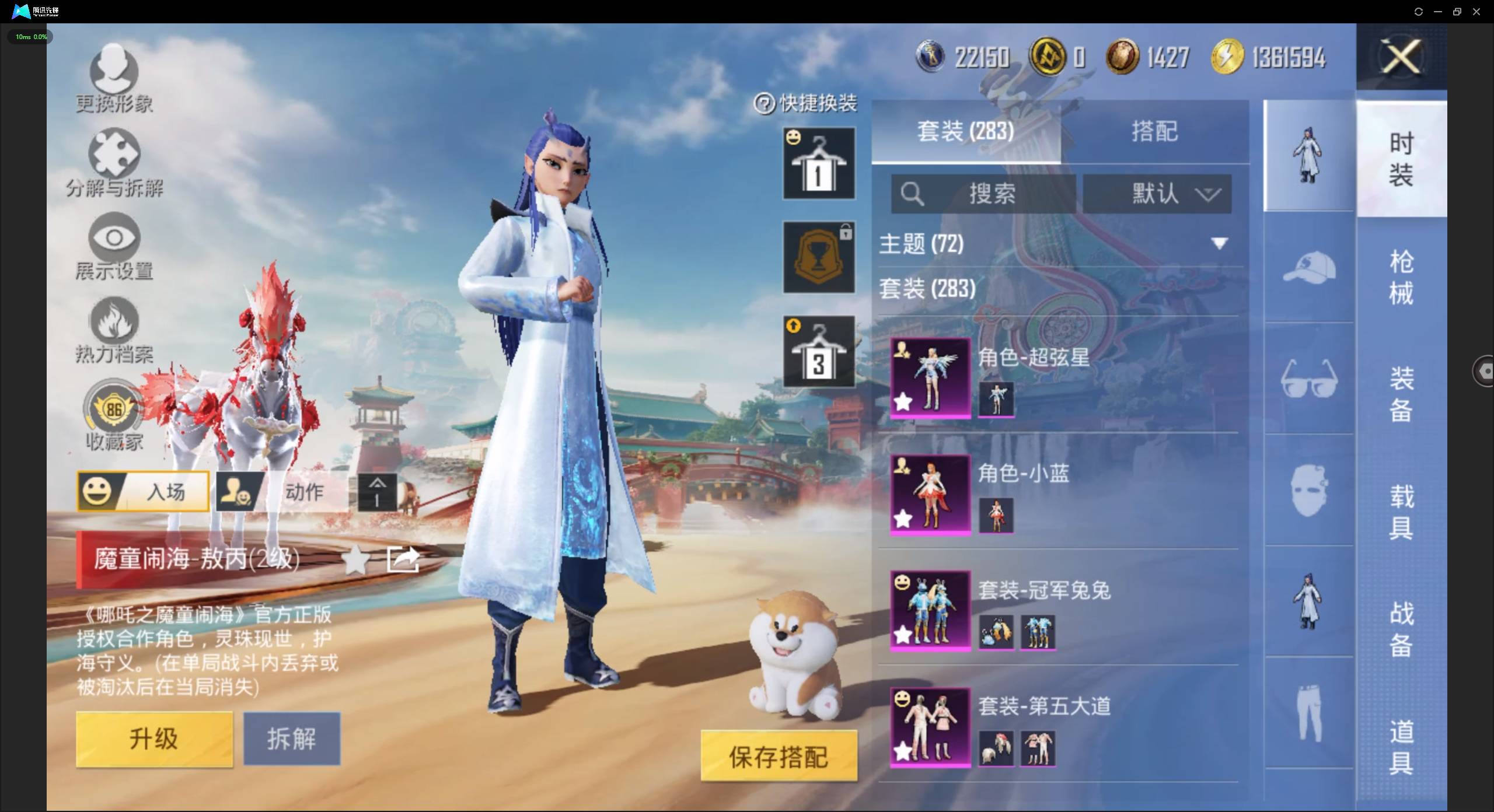Toggle the star on 角色-超弦星 set
The height and width of the screenshot is (812, 1494).
904,402
